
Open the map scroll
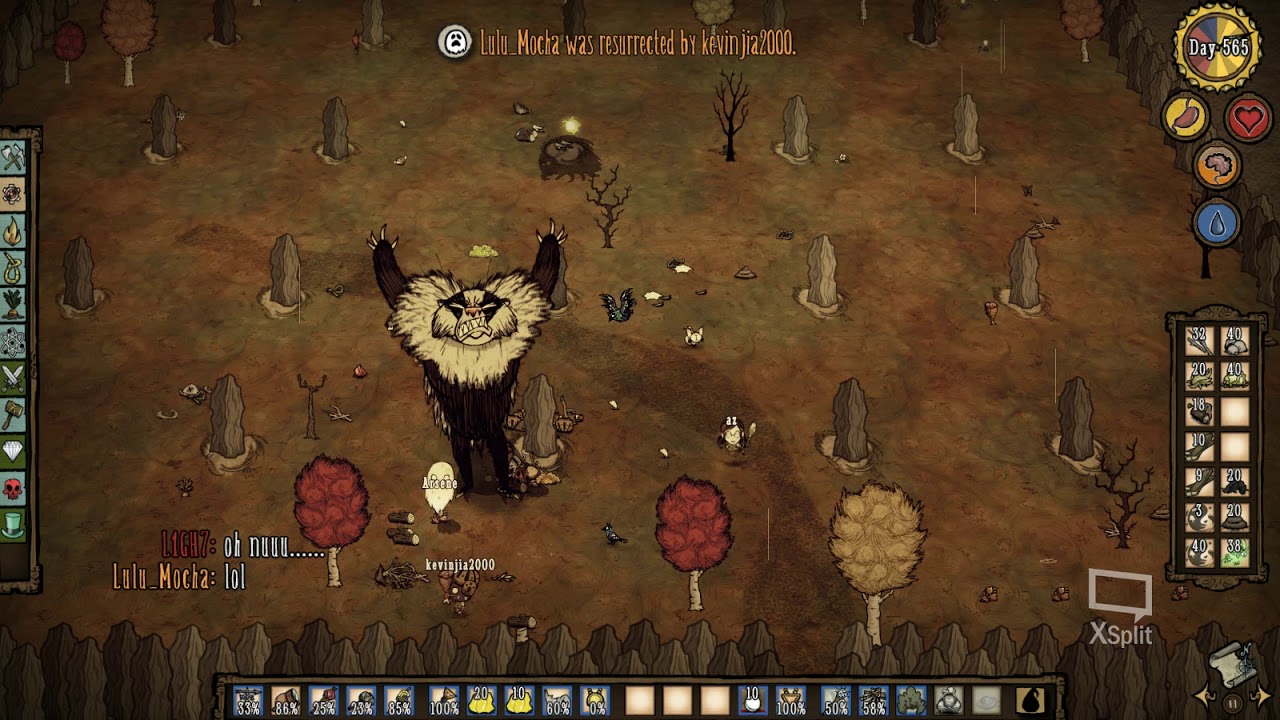coord(1234,662)
